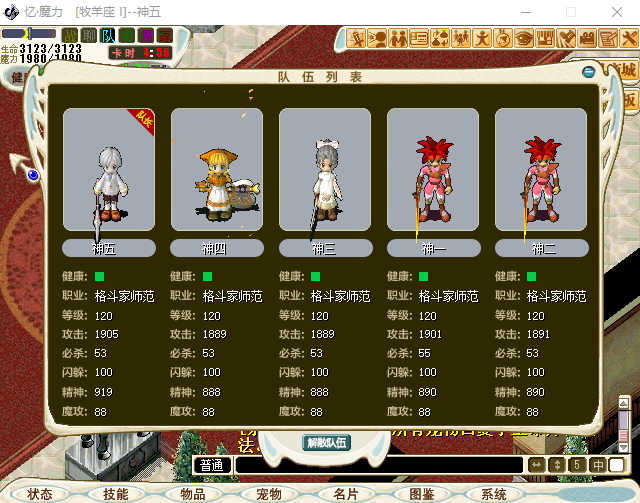The width and height of the screenshot is (640, 503).
Task: Open the 系统 system tab
Action: coord(494,494)
